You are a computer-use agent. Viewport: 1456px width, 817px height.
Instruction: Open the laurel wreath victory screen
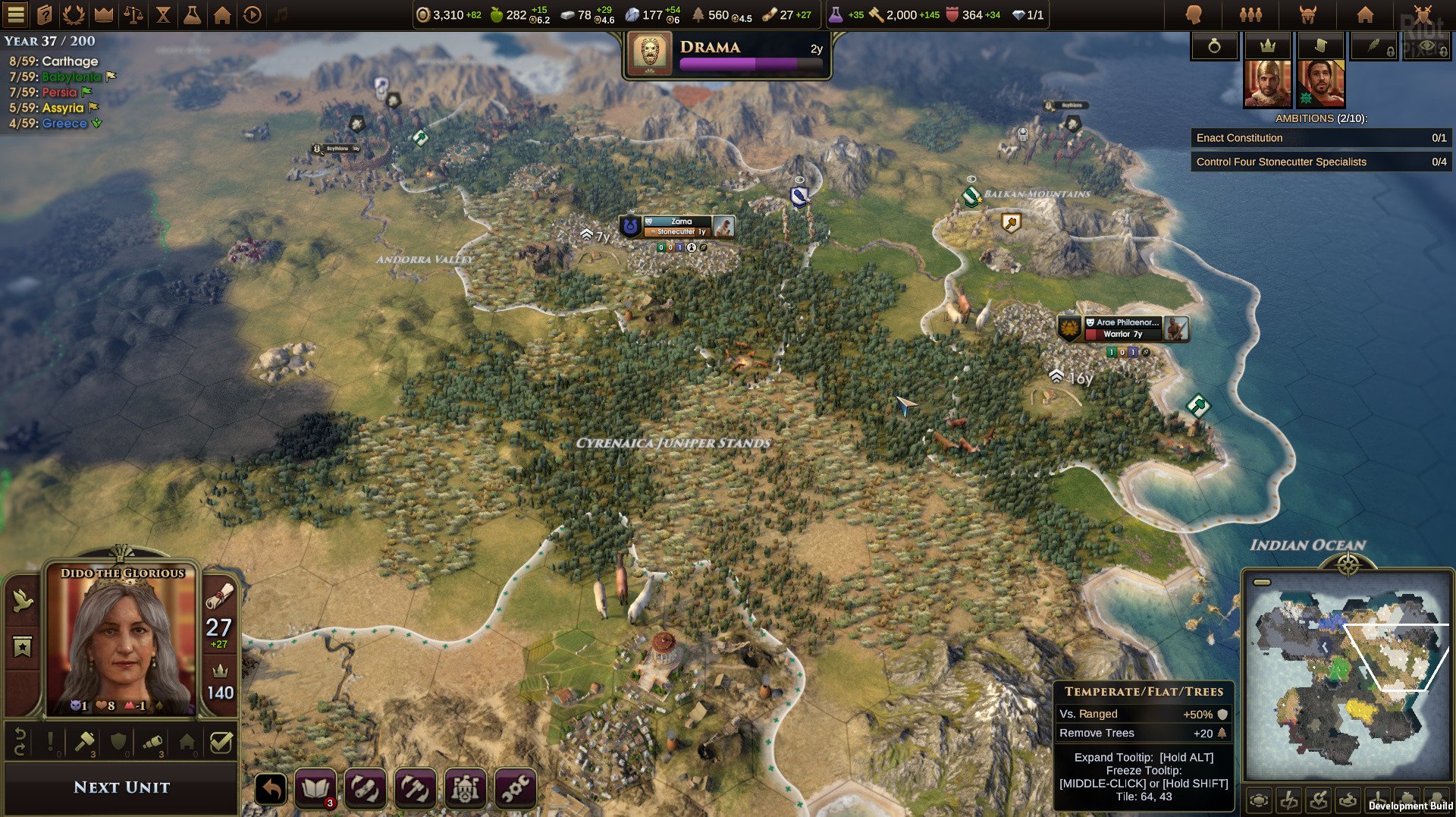point(74,14)
